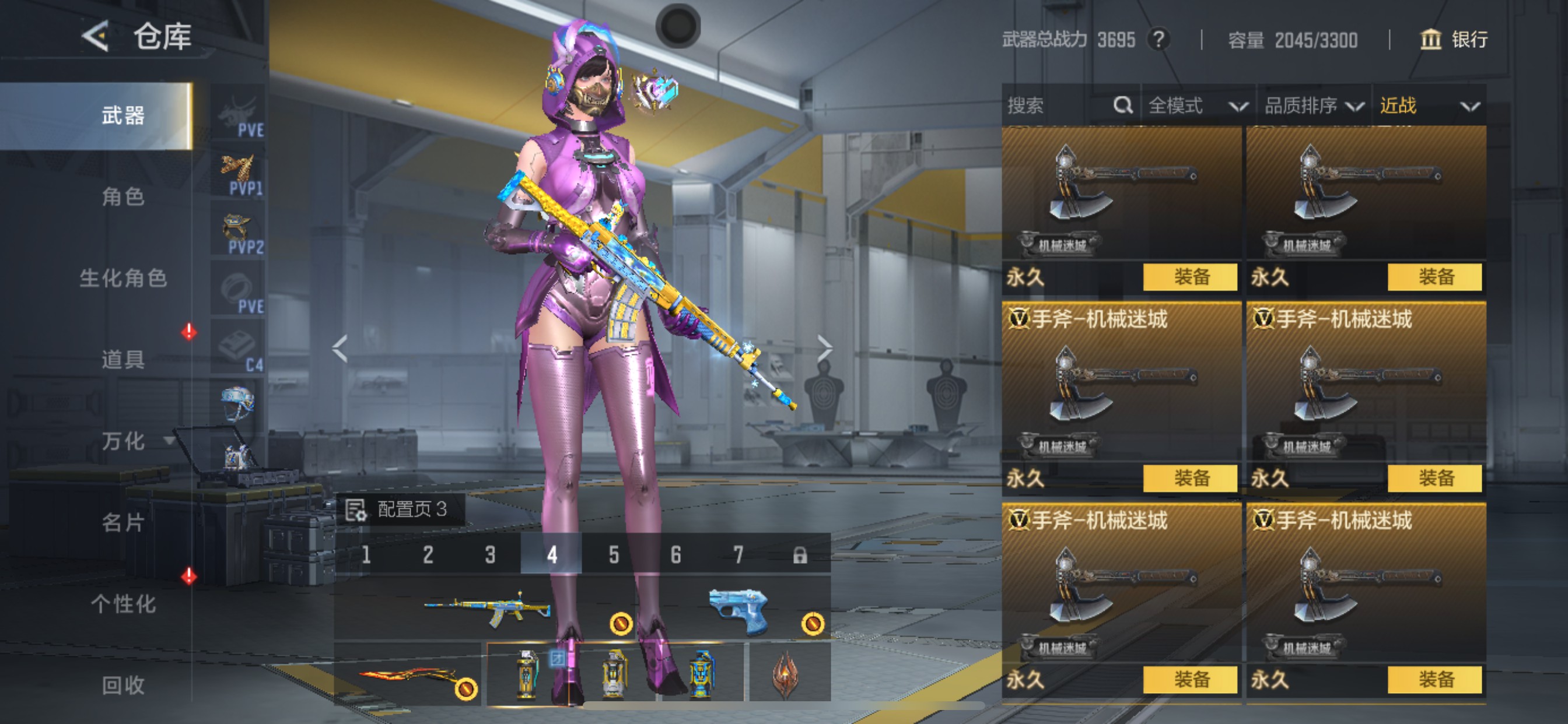Open the 回收 recycling tab
This screenshot has width=1568, height=724.
pos(123,685)
